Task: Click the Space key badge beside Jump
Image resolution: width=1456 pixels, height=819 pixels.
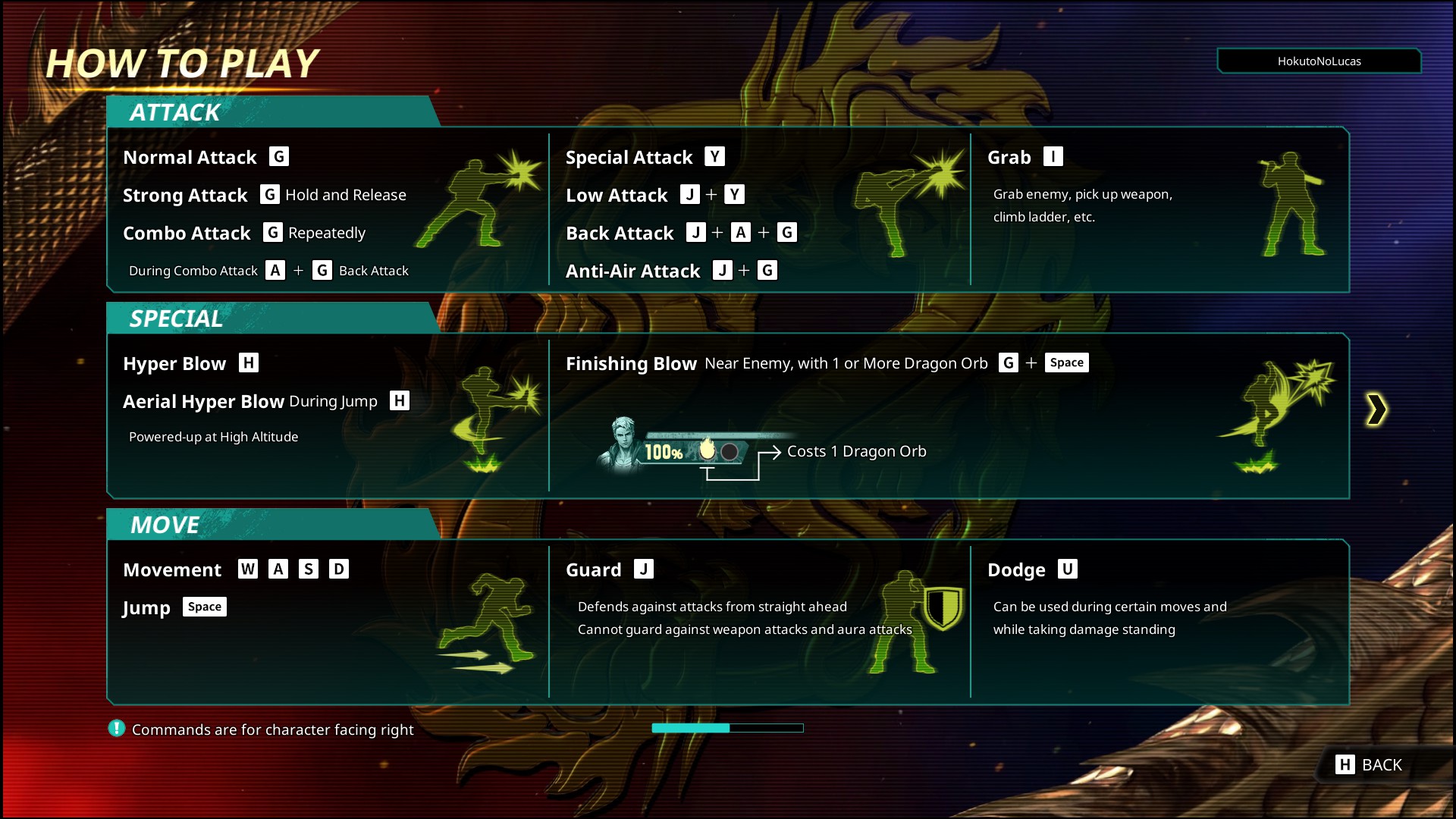Action: click(x=204, y=606)
